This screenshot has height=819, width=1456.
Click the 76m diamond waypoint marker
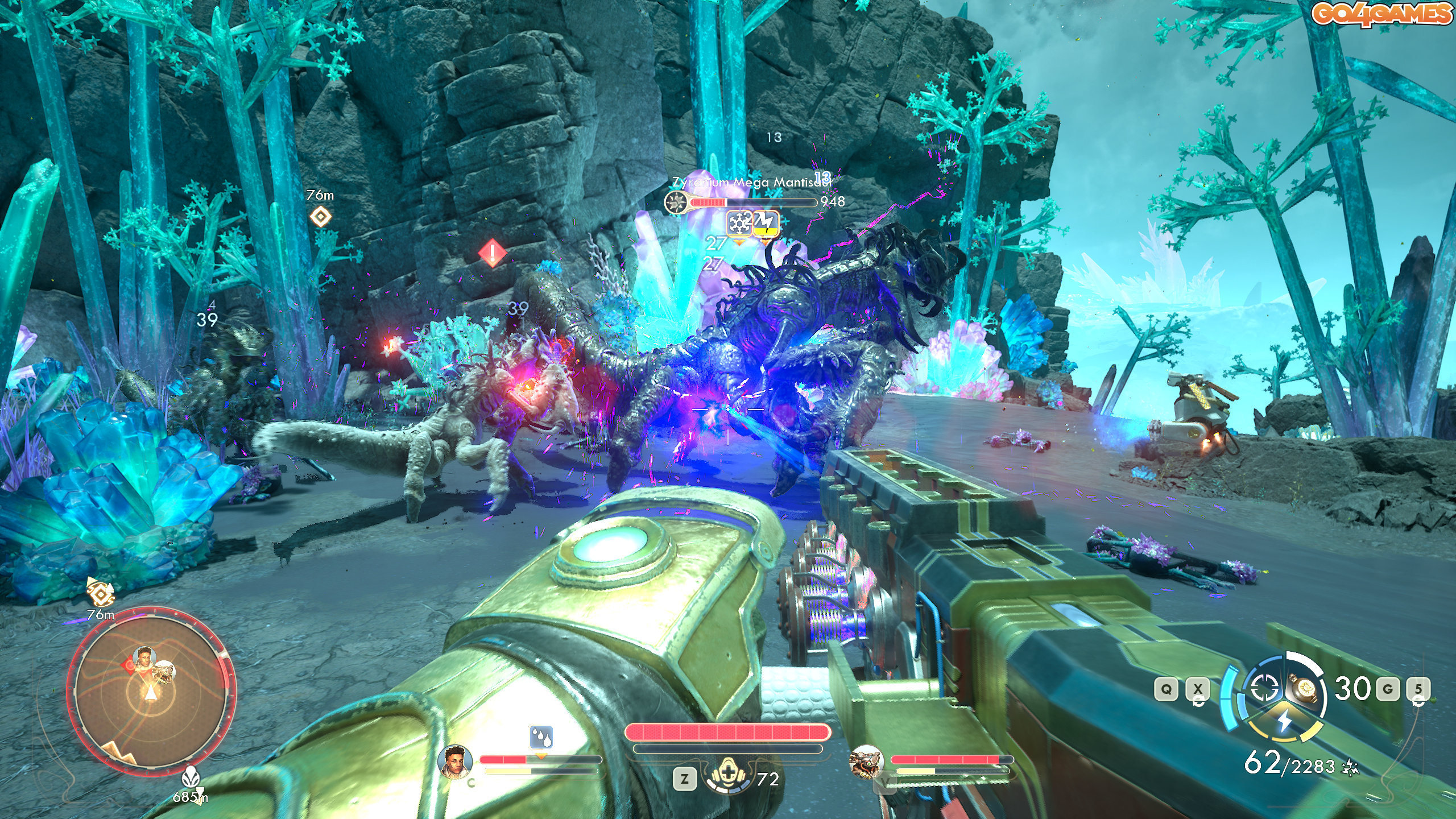(320, 217)
